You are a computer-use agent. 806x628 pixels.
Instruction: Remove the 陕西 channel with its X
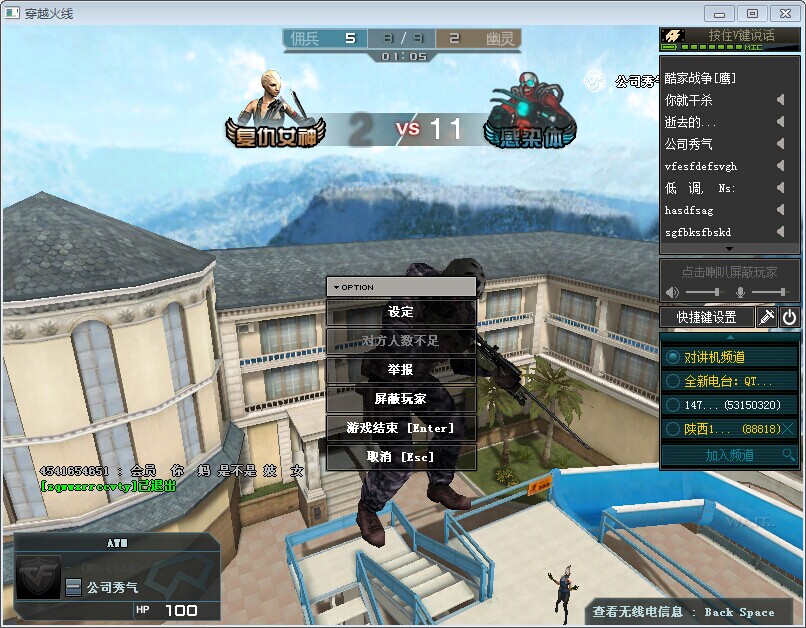[789, 429]
